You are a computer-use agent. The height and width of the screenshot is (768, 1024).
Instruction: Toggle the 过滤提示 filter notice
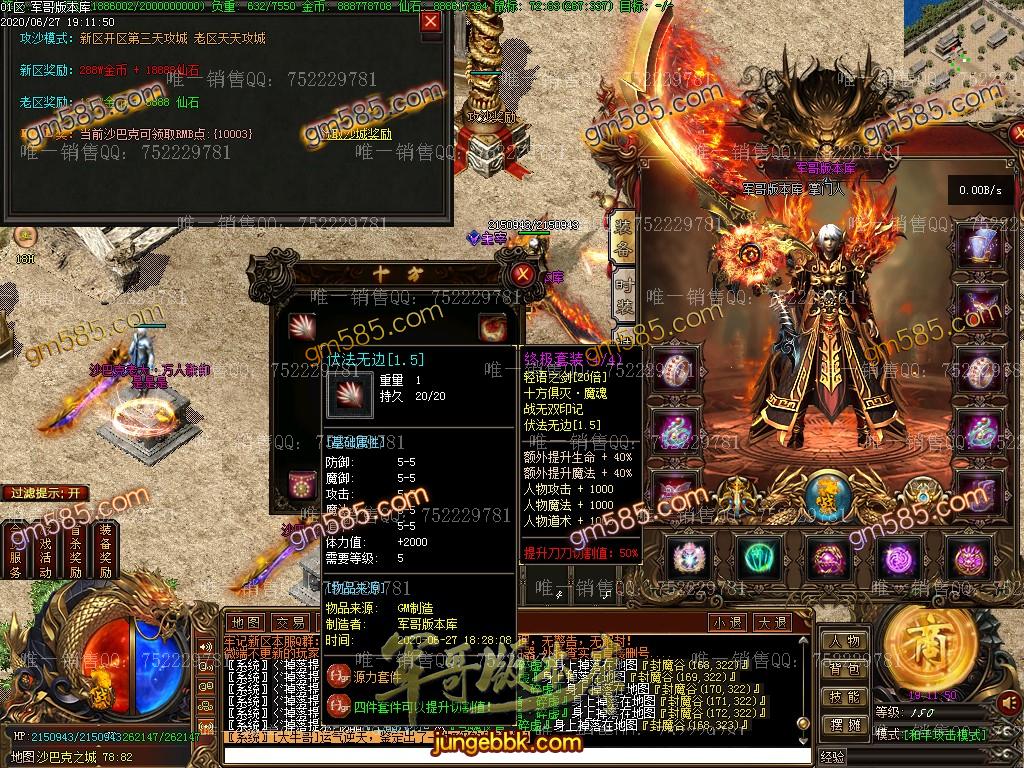pos(46,493)
